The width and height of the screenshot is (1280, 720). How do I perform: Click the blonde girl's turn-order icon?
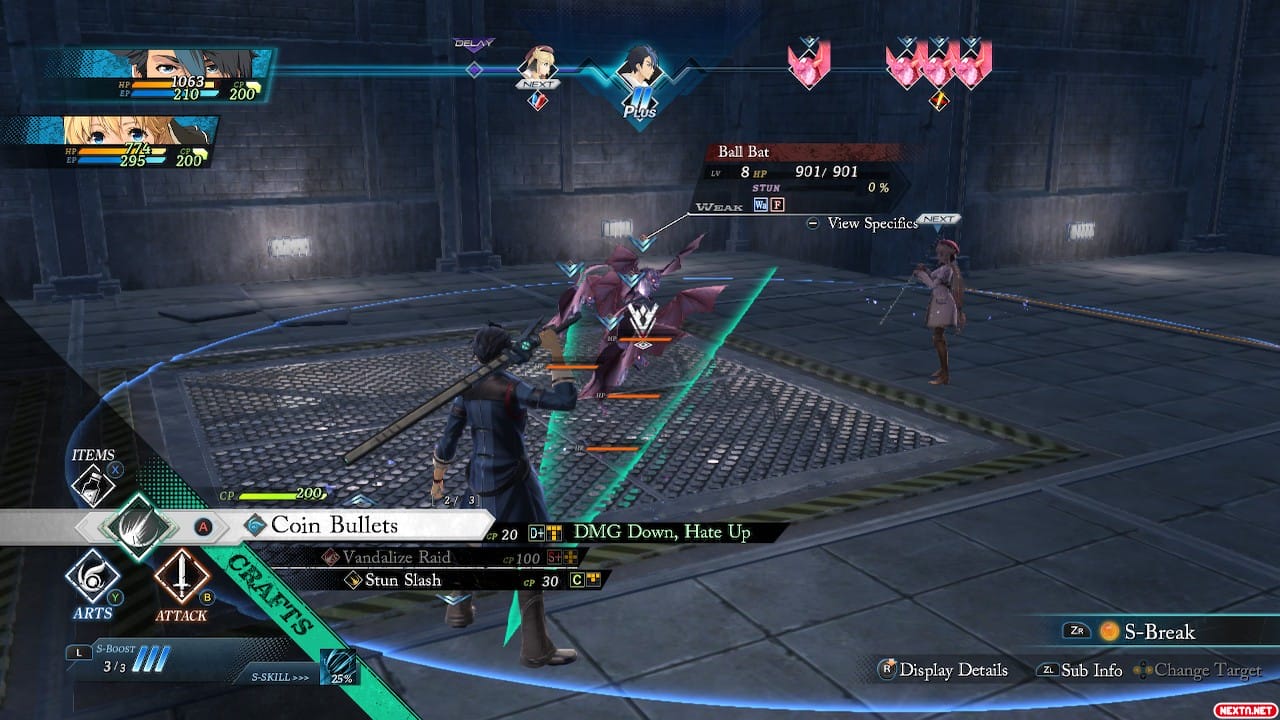click(x=538, y=68)
